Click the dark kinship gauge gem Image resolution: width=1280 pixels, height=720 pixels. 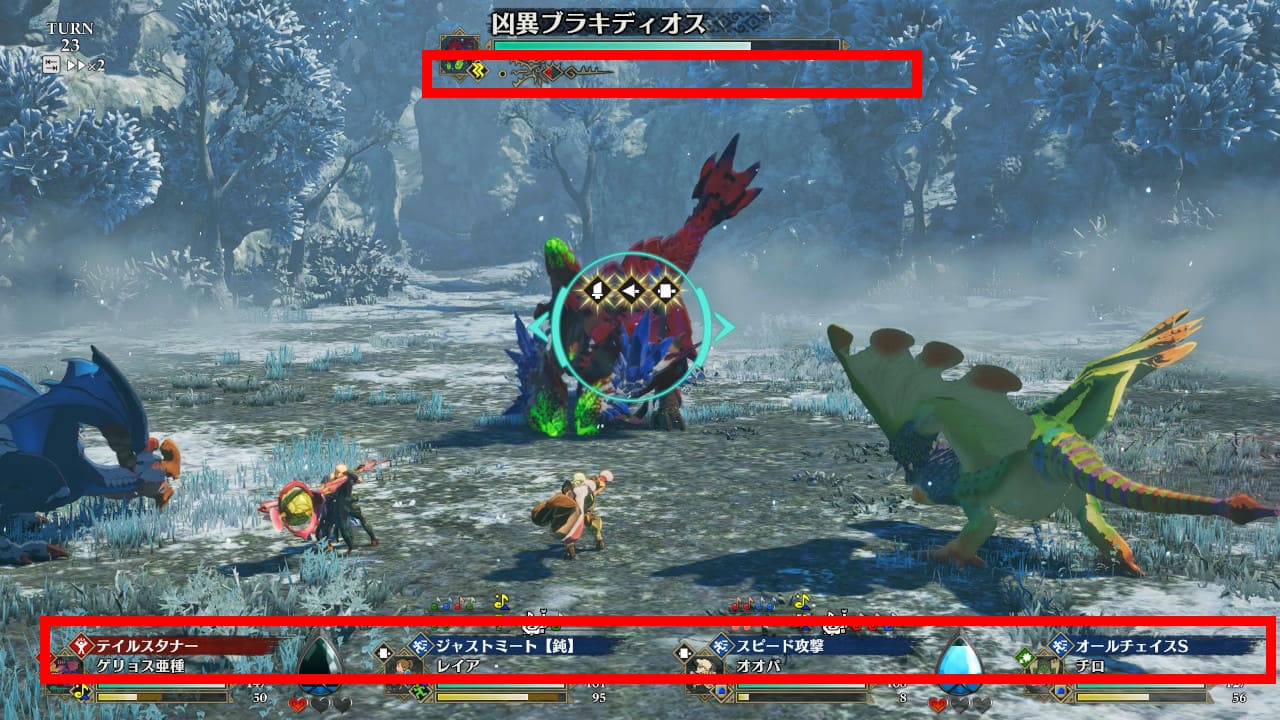(x=320, y=661)
